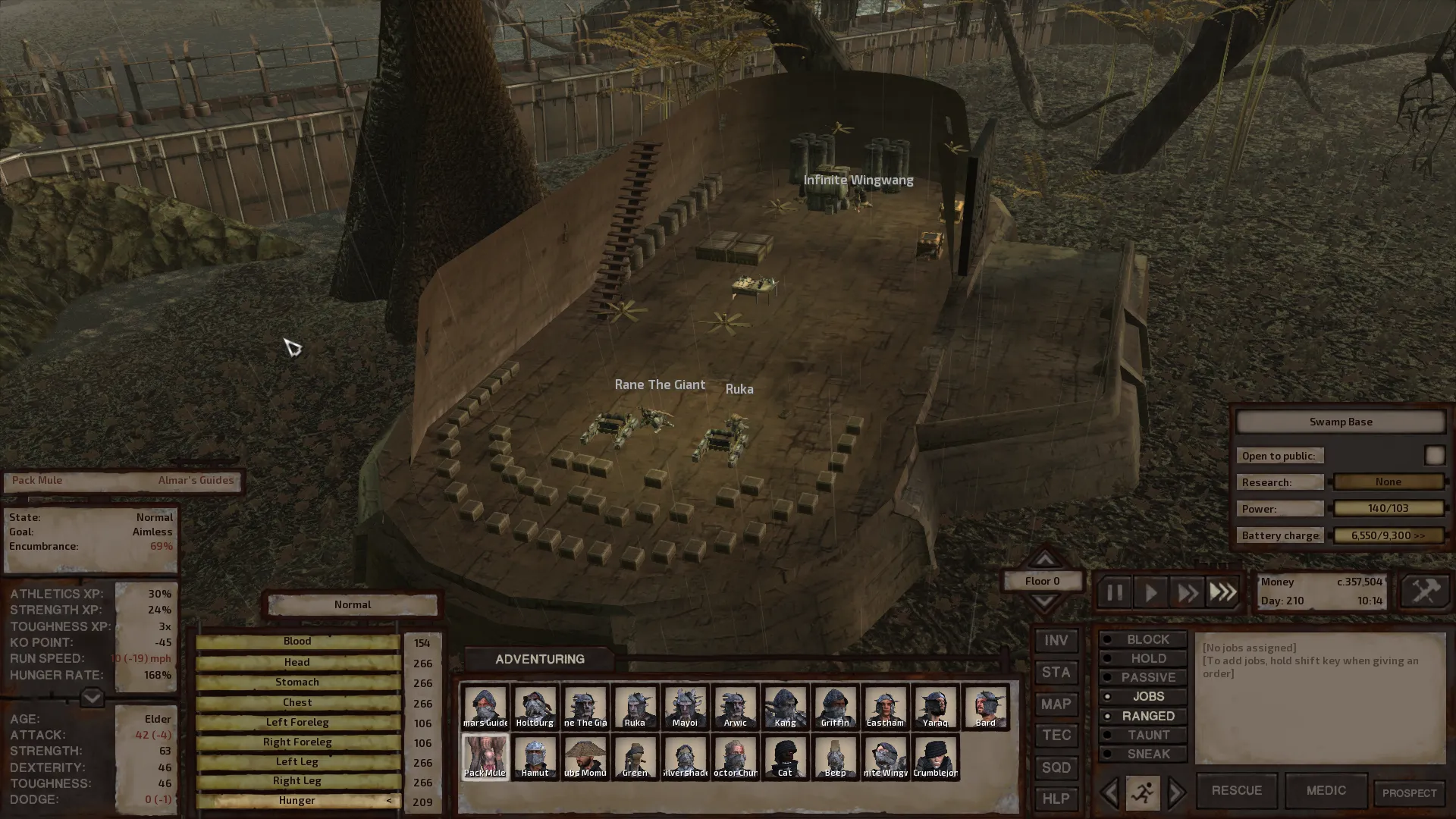The width and height of the screenshot is (1456, 819).
Task: Toggle PASSIVE mode
Action: (1143, 677)
